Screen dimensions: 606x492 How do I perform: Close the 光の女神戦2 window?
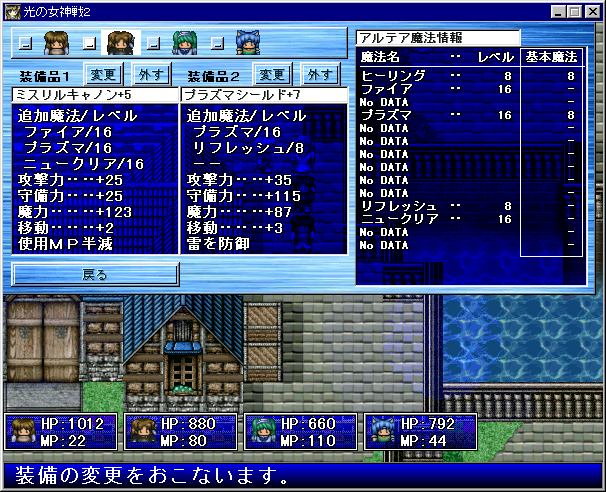[x=589, y=11]
